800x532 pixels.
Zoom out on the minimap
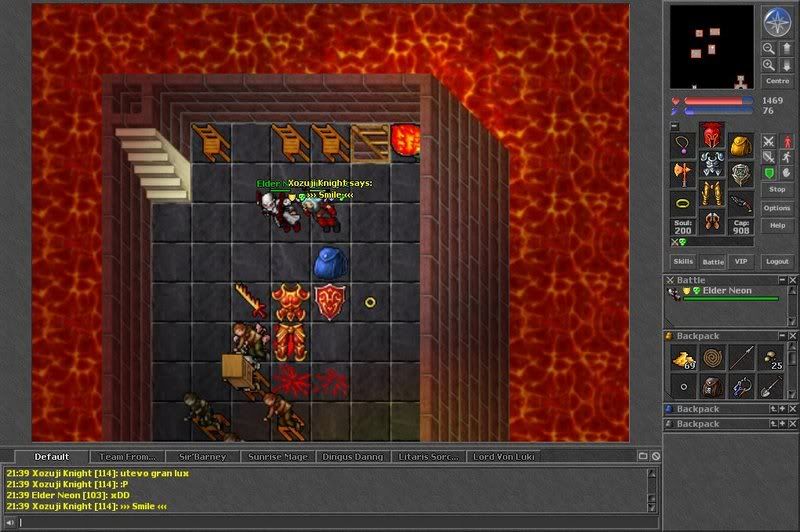tap(768, 64)
